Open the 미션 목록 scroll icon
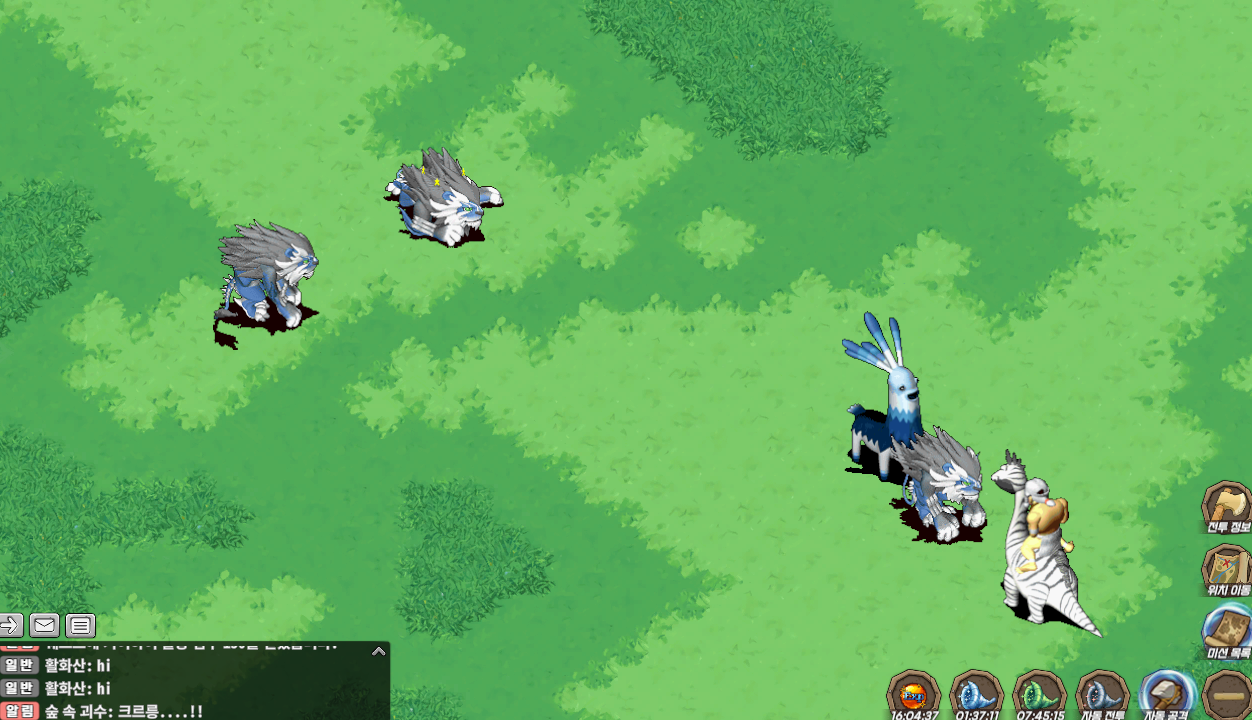Screen dimensions: 1252x720 [x=1226, y=630]
